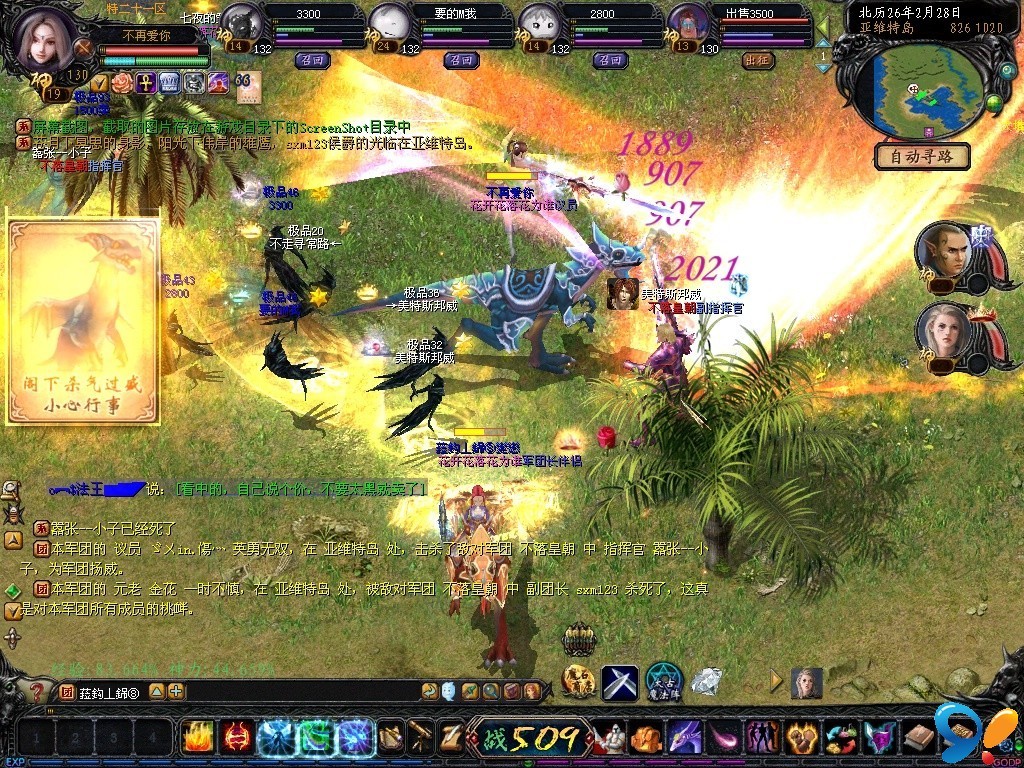Open the oval minimap of 亚维特岛
The image size is (1024, 768).
[920, 92]
